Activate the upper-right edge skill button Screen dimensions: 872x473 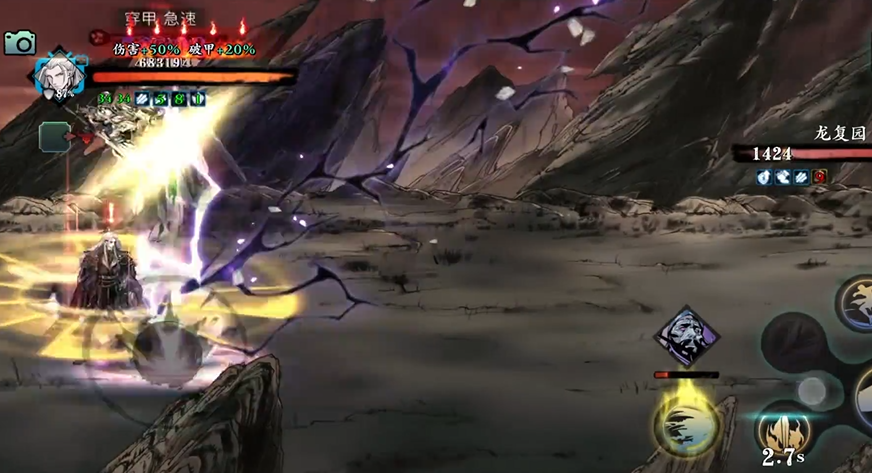click(858, 302)
